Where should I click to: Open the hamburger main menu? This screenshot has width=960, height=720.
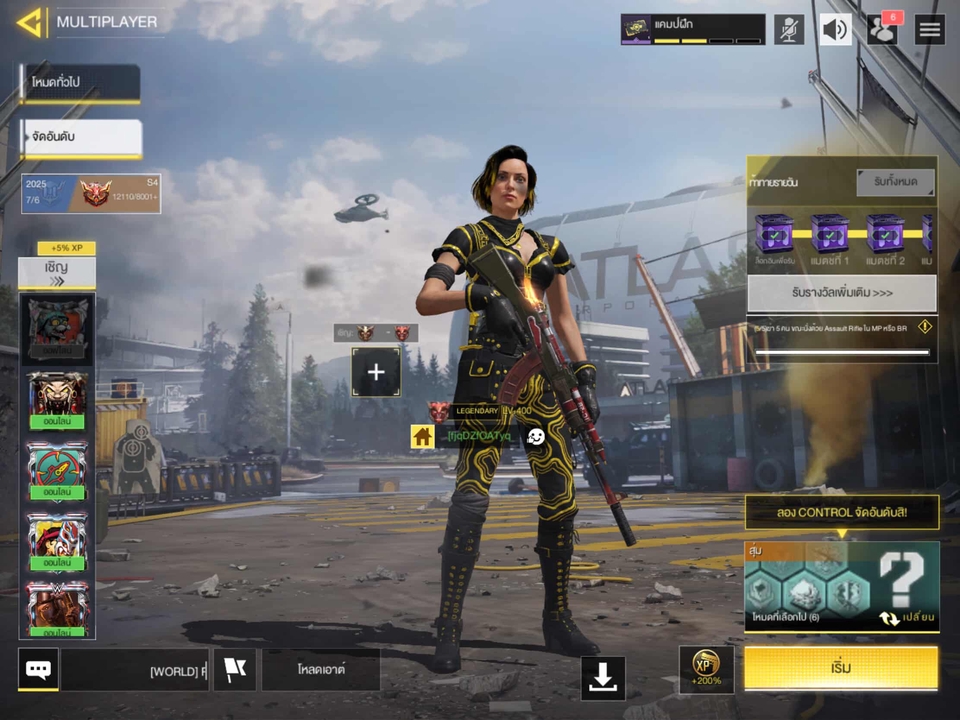[930, 29]
